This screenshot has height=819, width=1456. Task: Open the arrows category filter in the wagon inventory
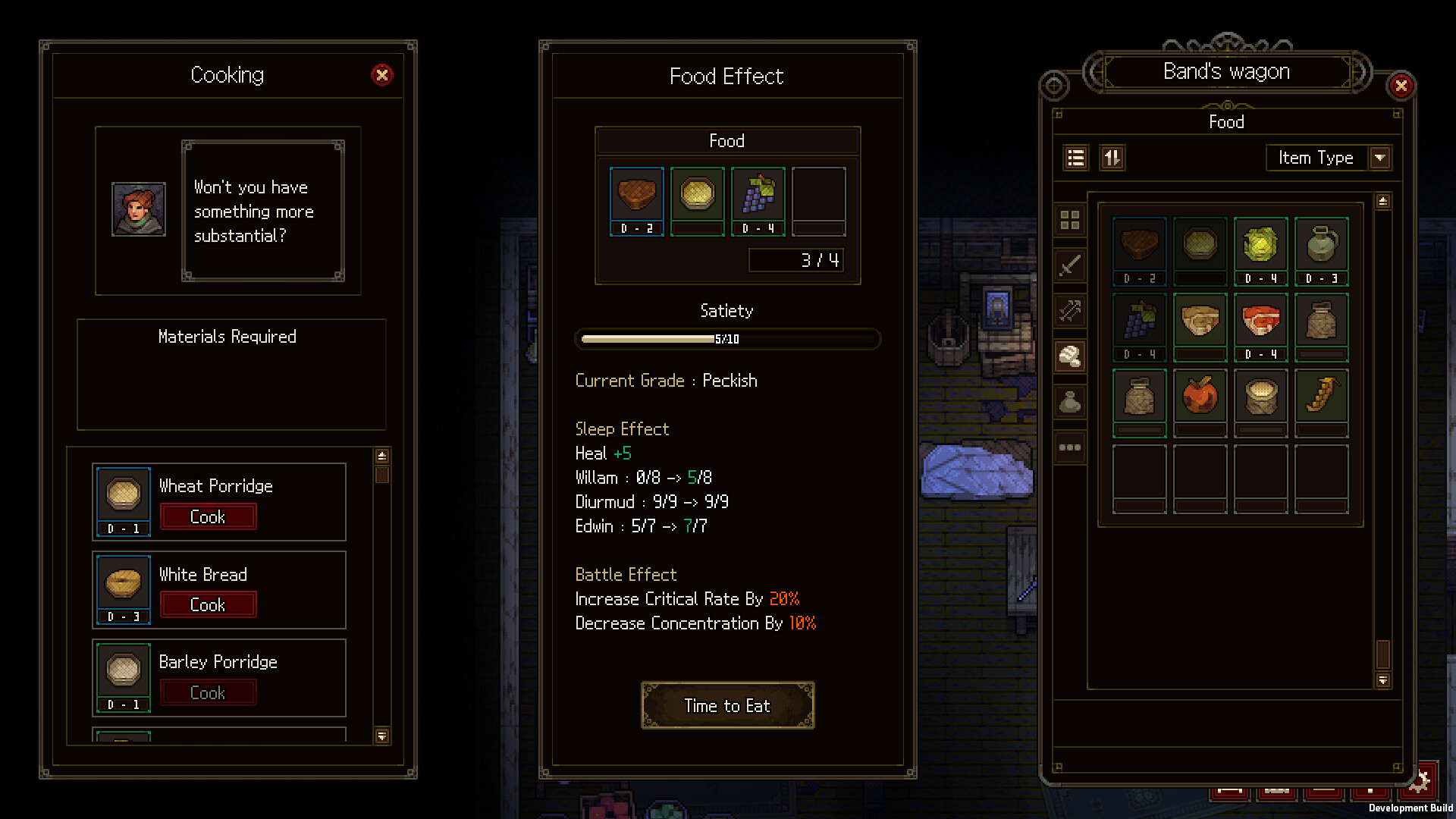tap(1070, 311)
